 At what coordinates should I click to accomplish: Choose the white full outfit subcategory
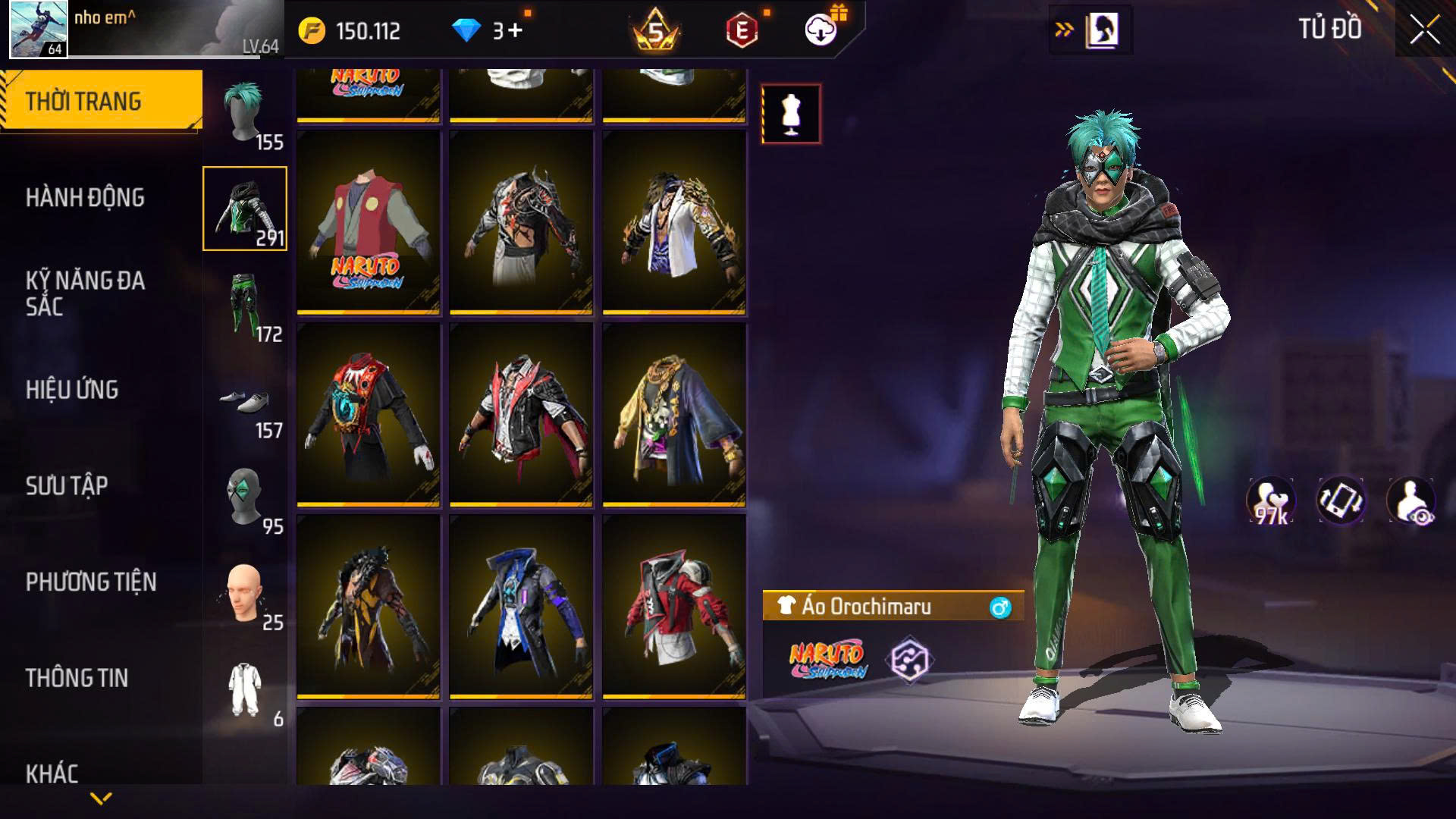click(x=245, y=690)
